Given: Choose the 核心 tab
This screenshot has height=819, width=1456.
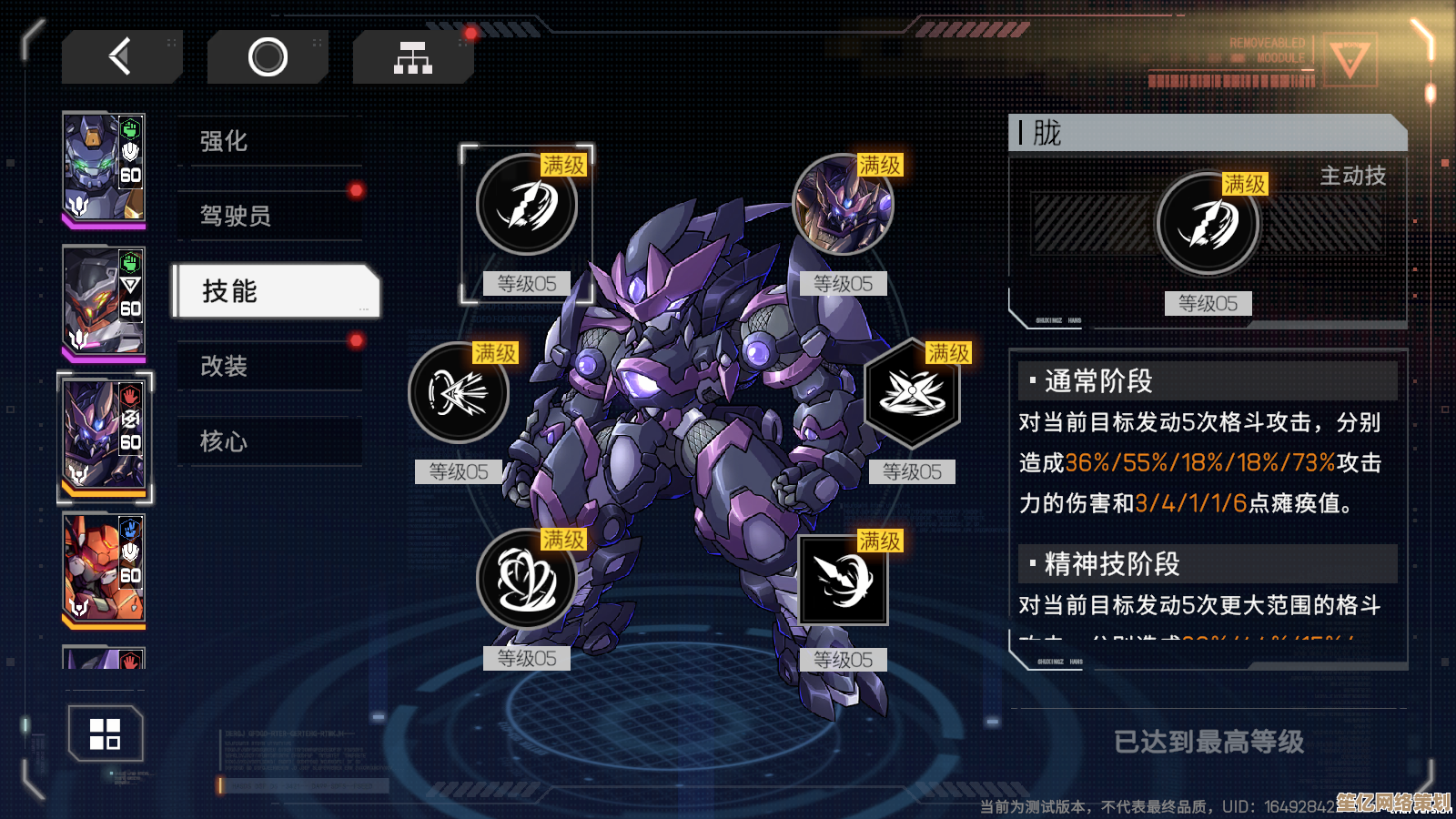Looking at the screenshot, I should [x=270, y=441].
